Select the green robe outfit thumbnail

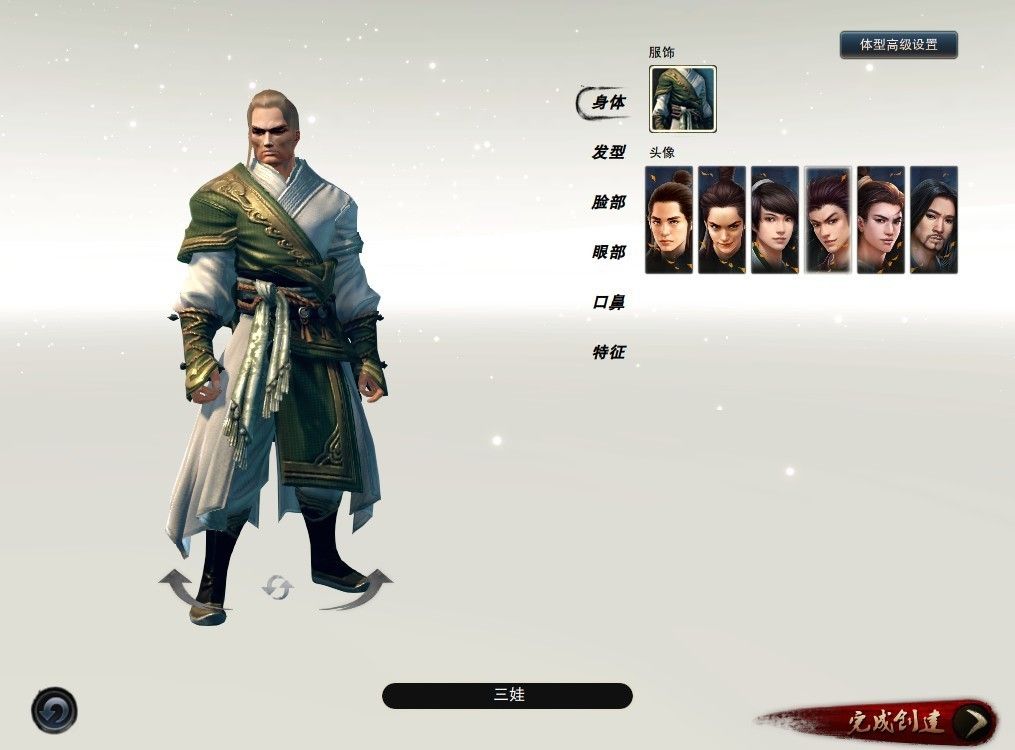(682, 99)
